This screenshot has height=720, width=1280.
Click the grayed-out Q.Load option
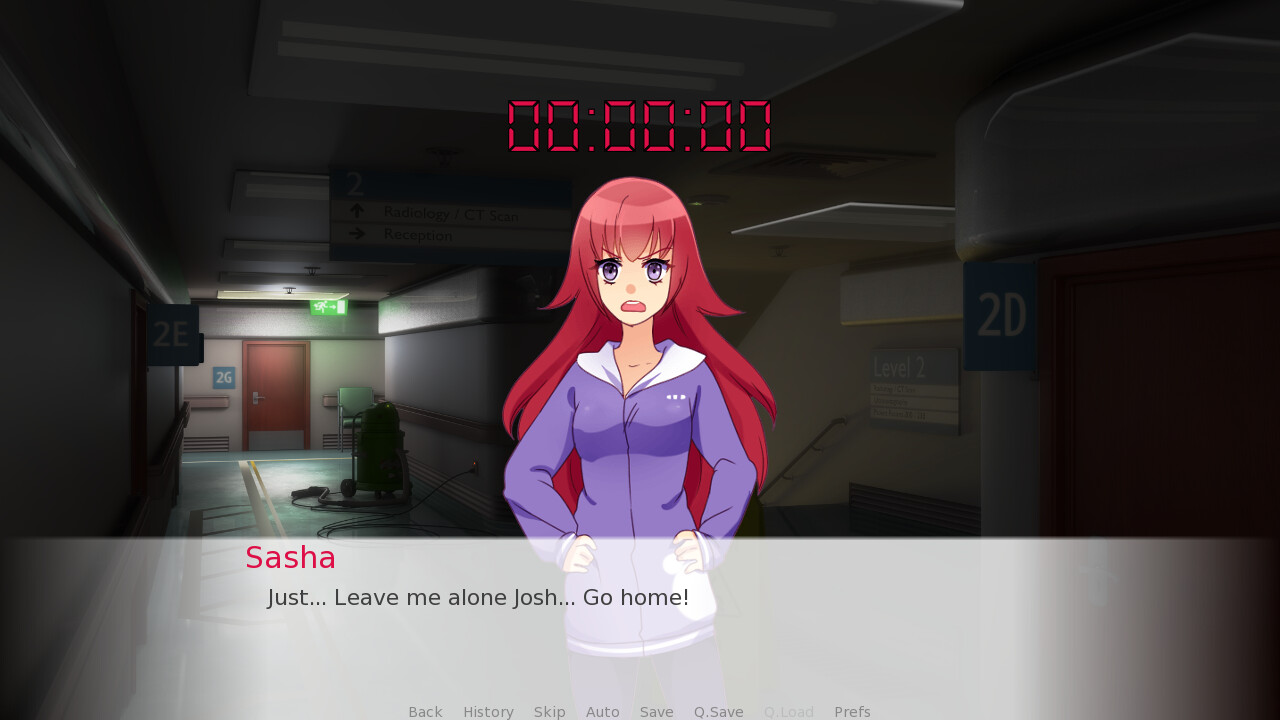tap(788, 711)
